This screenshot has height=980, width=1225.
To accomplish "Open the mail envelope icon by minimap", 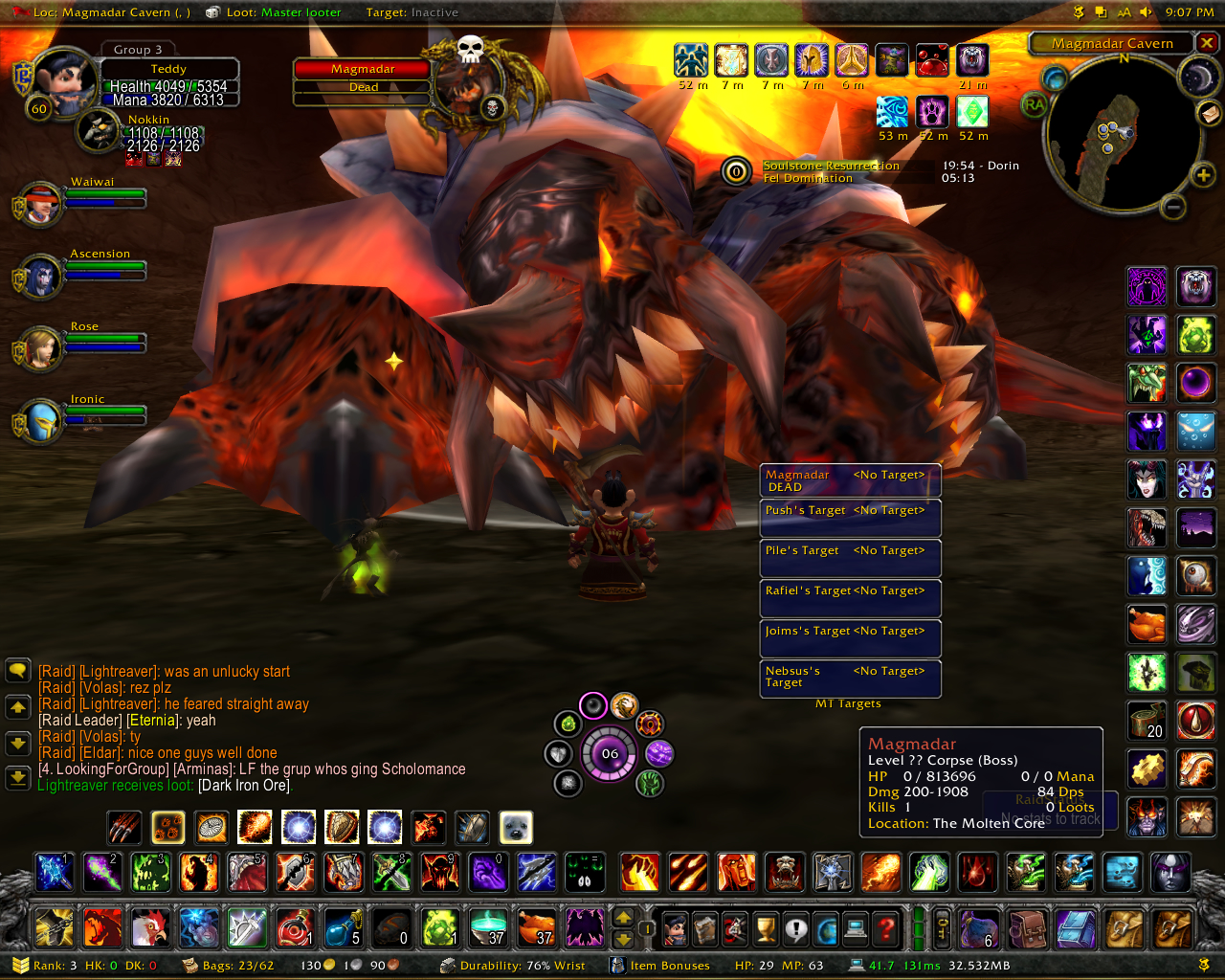I will (x=1210, y=113).
